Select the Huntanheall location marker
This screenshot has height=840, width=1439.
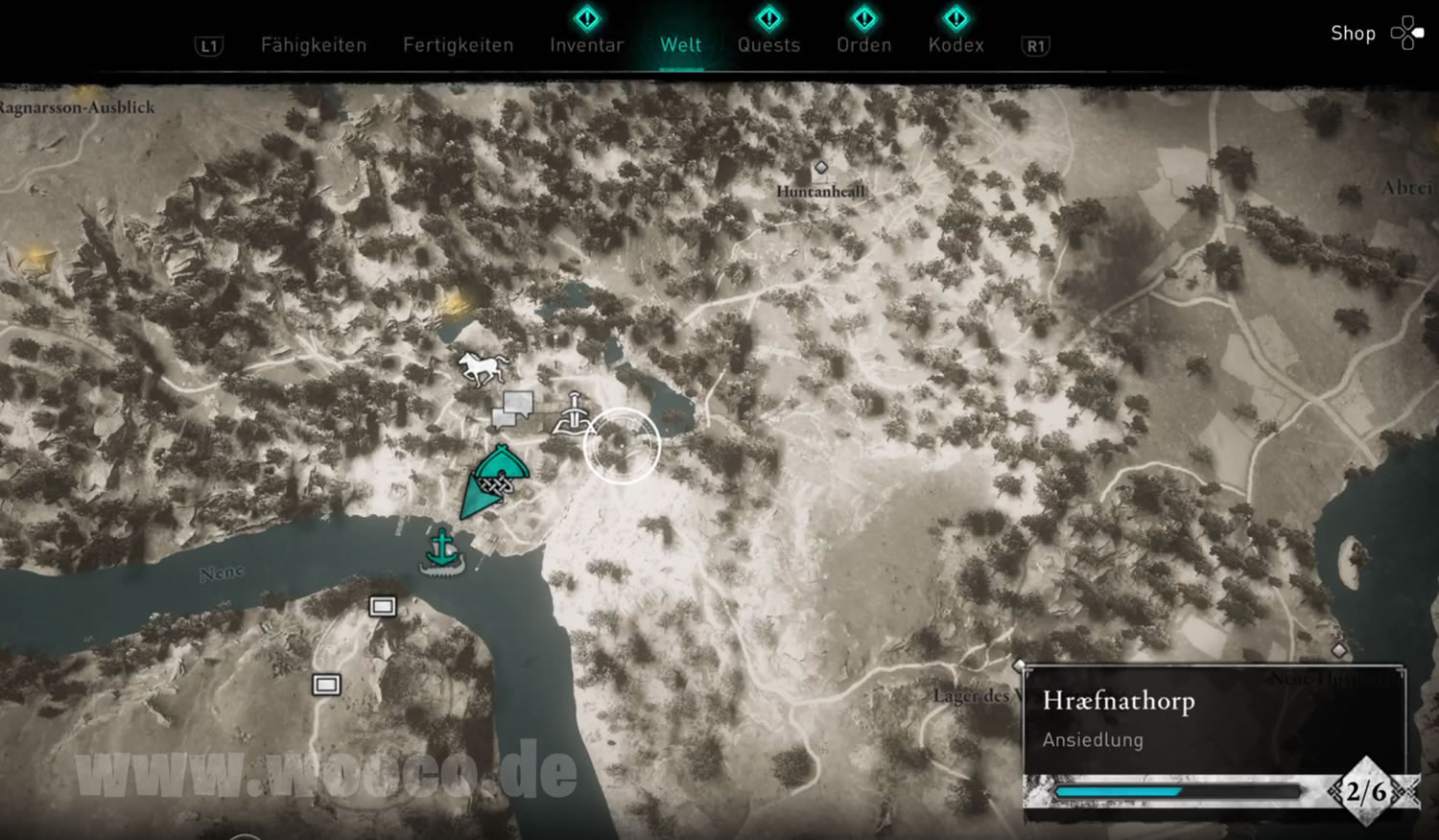[x=820, y=169]
